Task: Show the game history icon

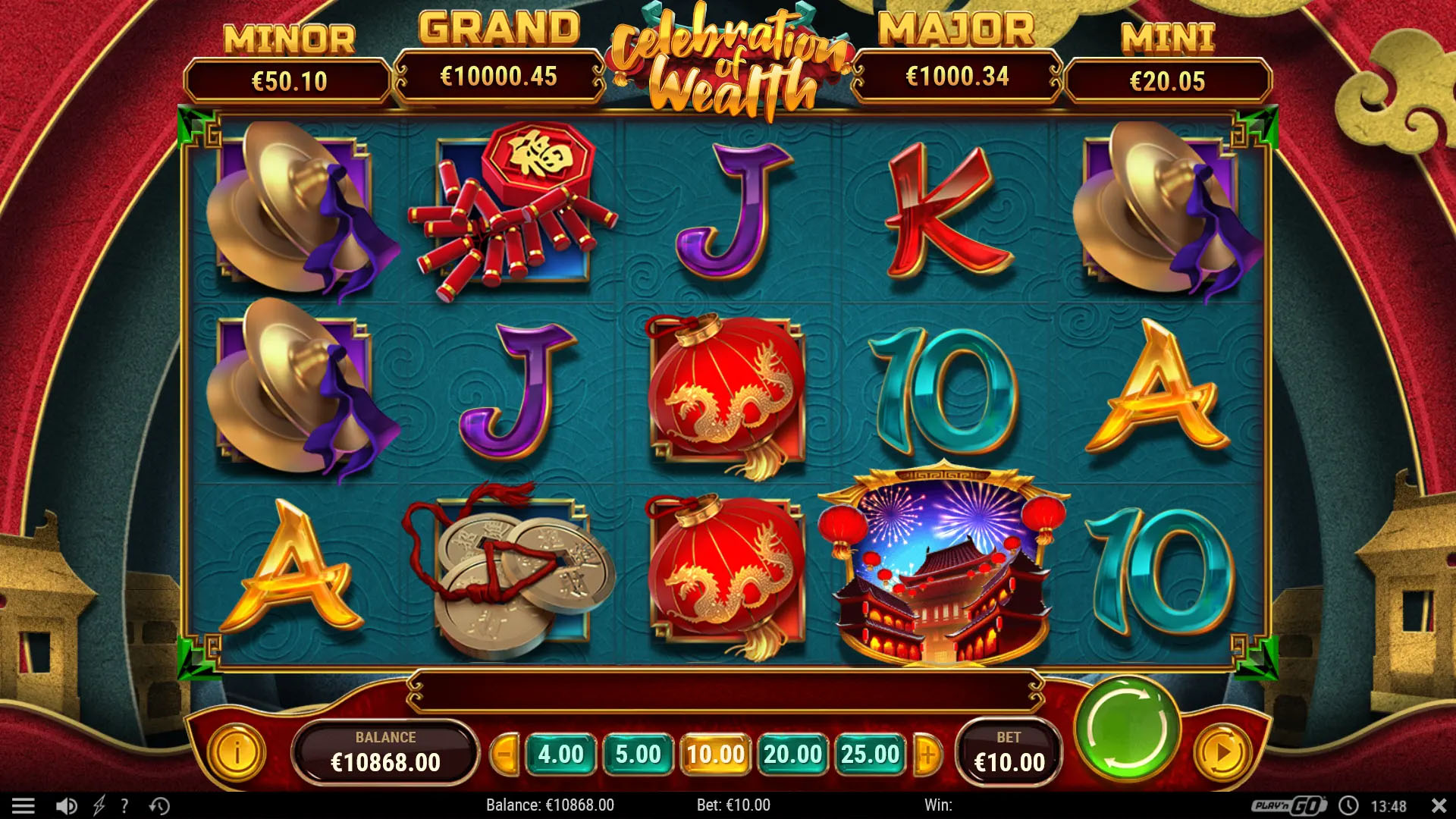Action: click(x=159, y=805)
